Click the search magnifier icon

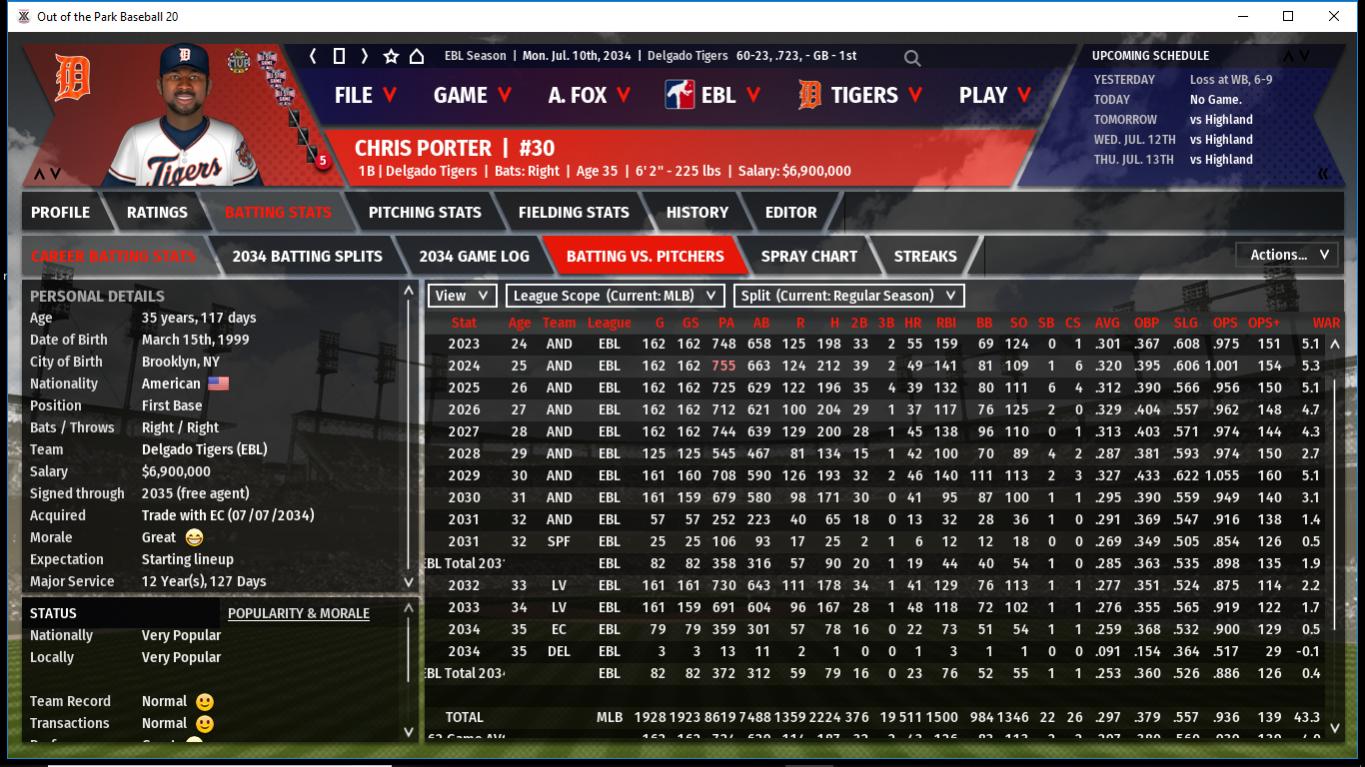pos(912,58)
